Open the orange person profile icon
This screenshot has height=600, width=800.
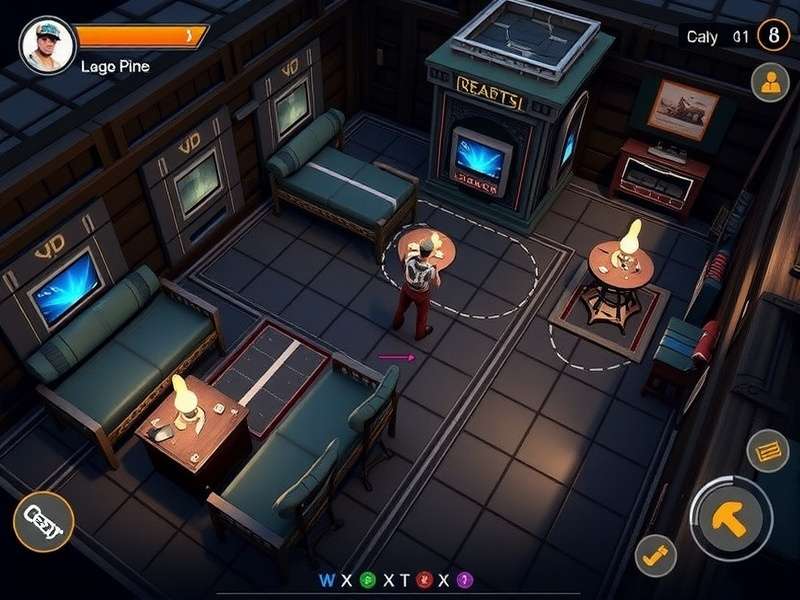coord(770,84)
